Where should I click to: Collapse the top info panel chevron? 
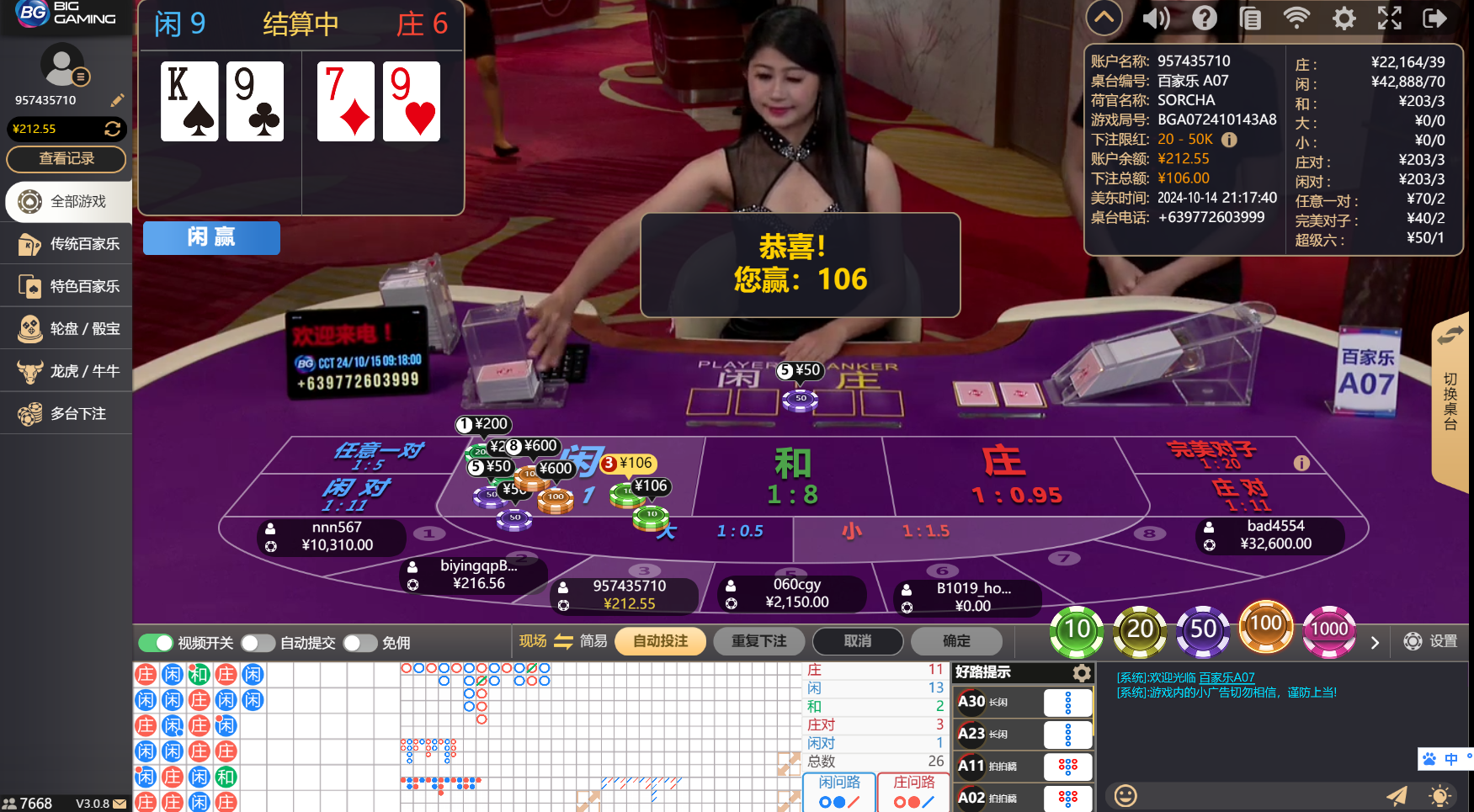click(1104, 18)
